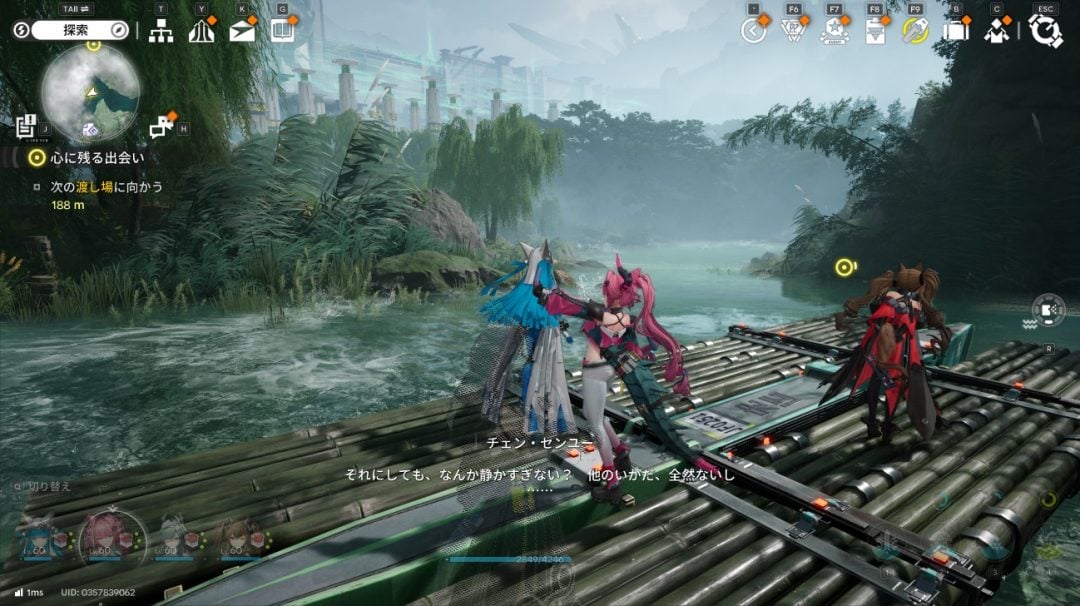Open the ESC system menu icon
This screenshot has height=606, width=1080.
click(x=1045, y=31)
